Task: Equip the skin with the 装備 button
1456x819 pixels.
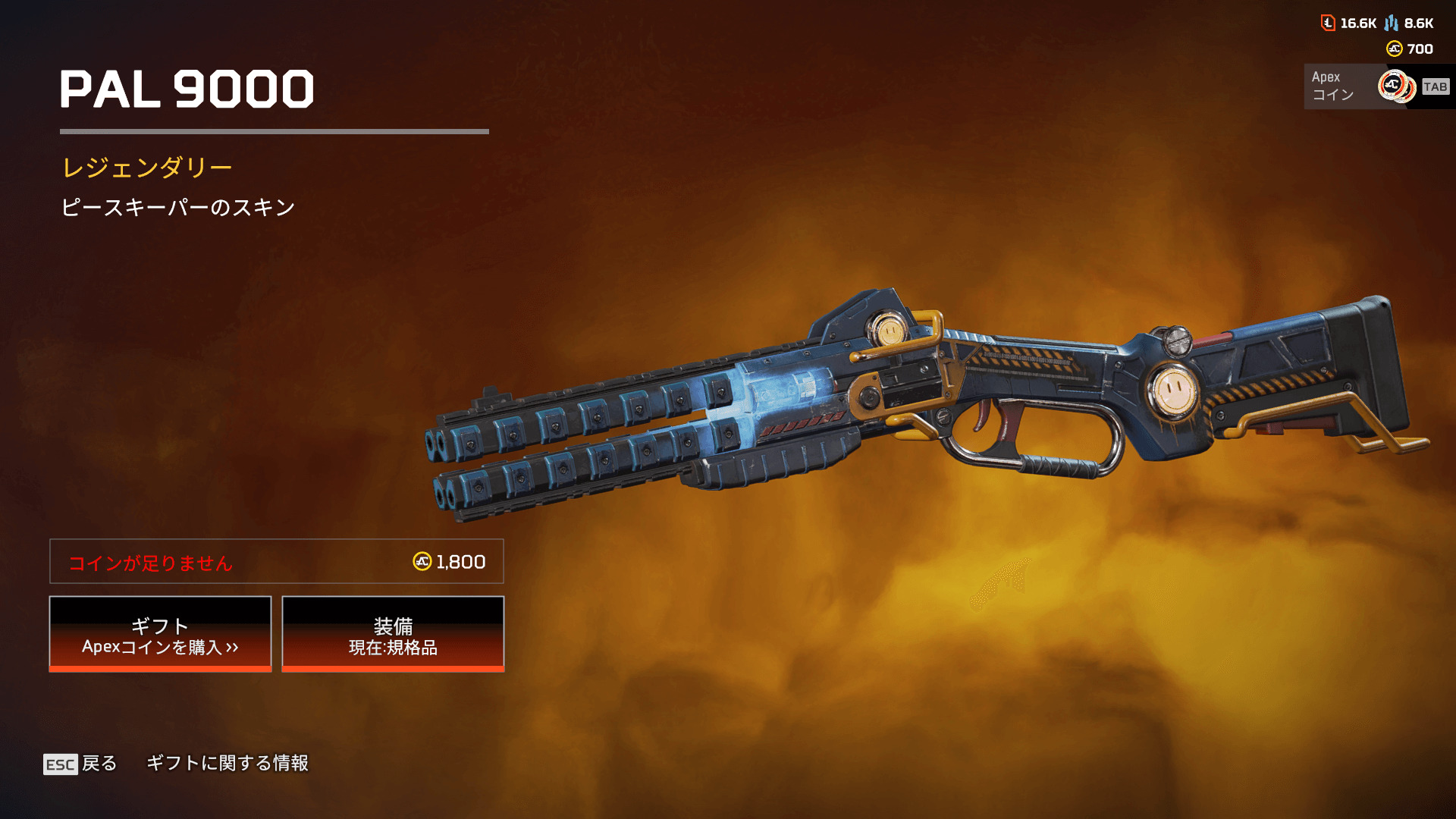Action: point(393,634)
